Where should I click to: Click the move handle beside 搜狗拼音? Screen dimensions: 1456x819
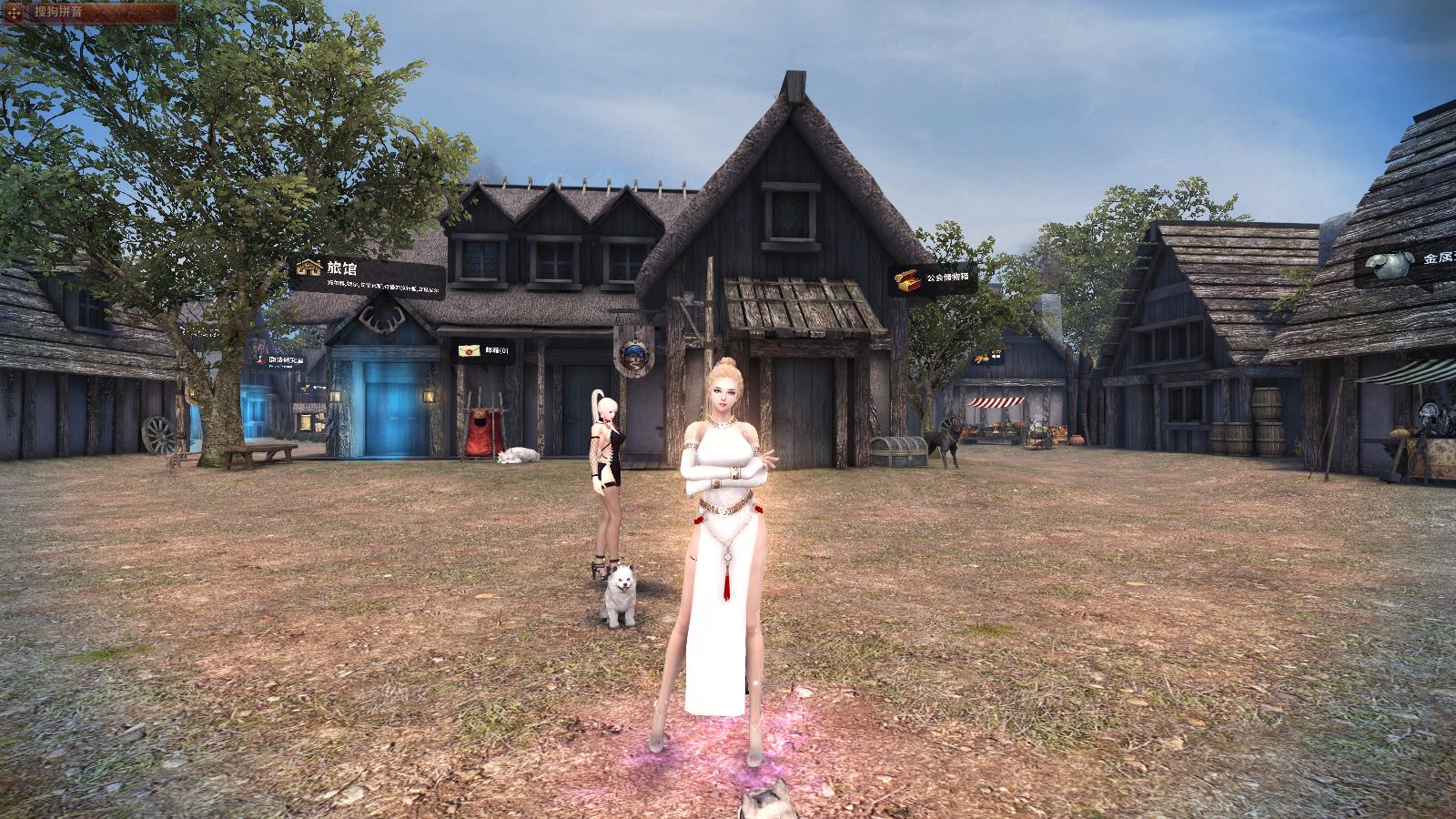[x=15, y=13]
